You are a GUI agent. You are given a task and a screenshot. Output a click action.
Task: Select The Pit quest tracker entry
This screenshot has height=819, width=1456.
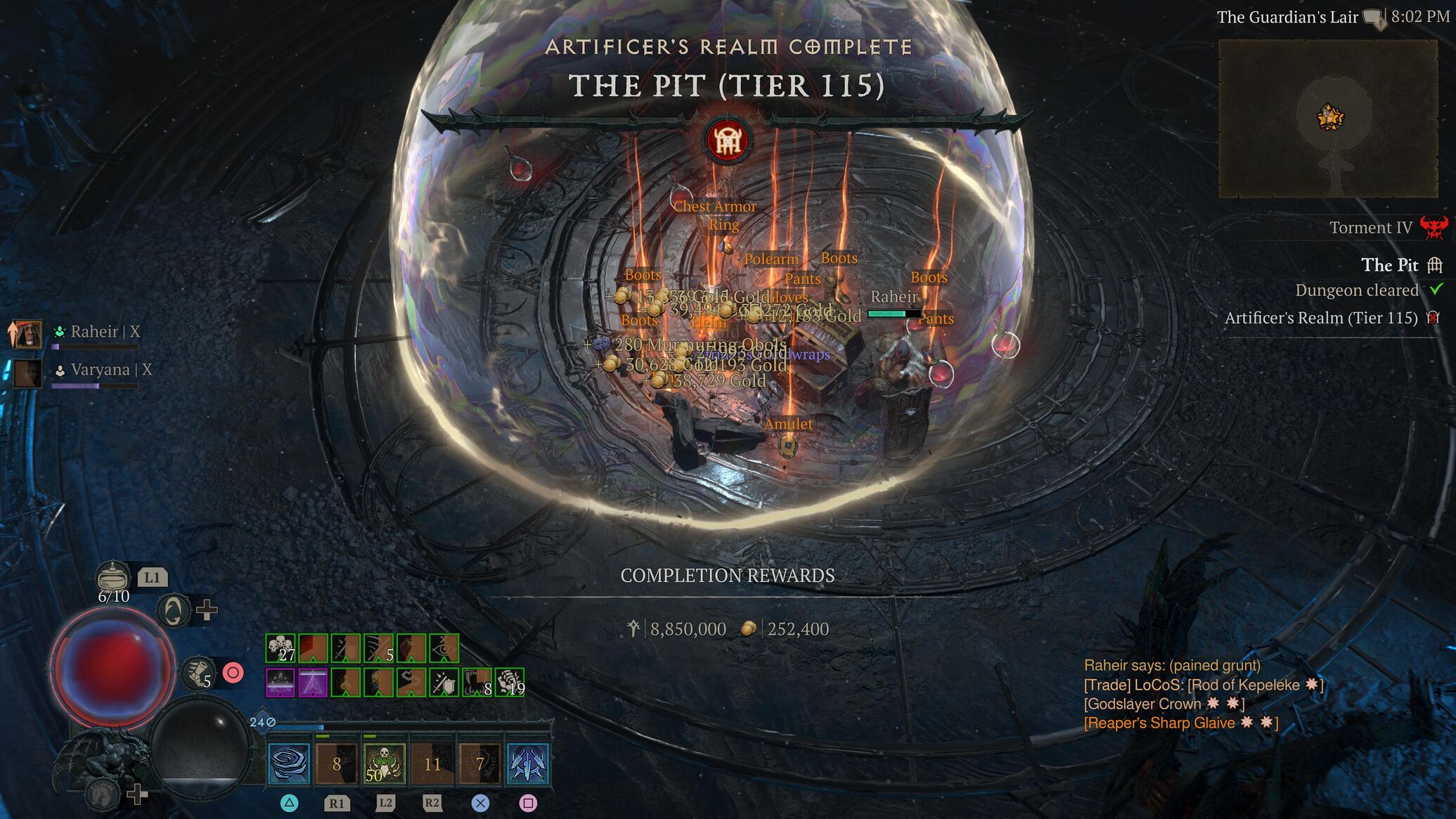(1389, 265)
